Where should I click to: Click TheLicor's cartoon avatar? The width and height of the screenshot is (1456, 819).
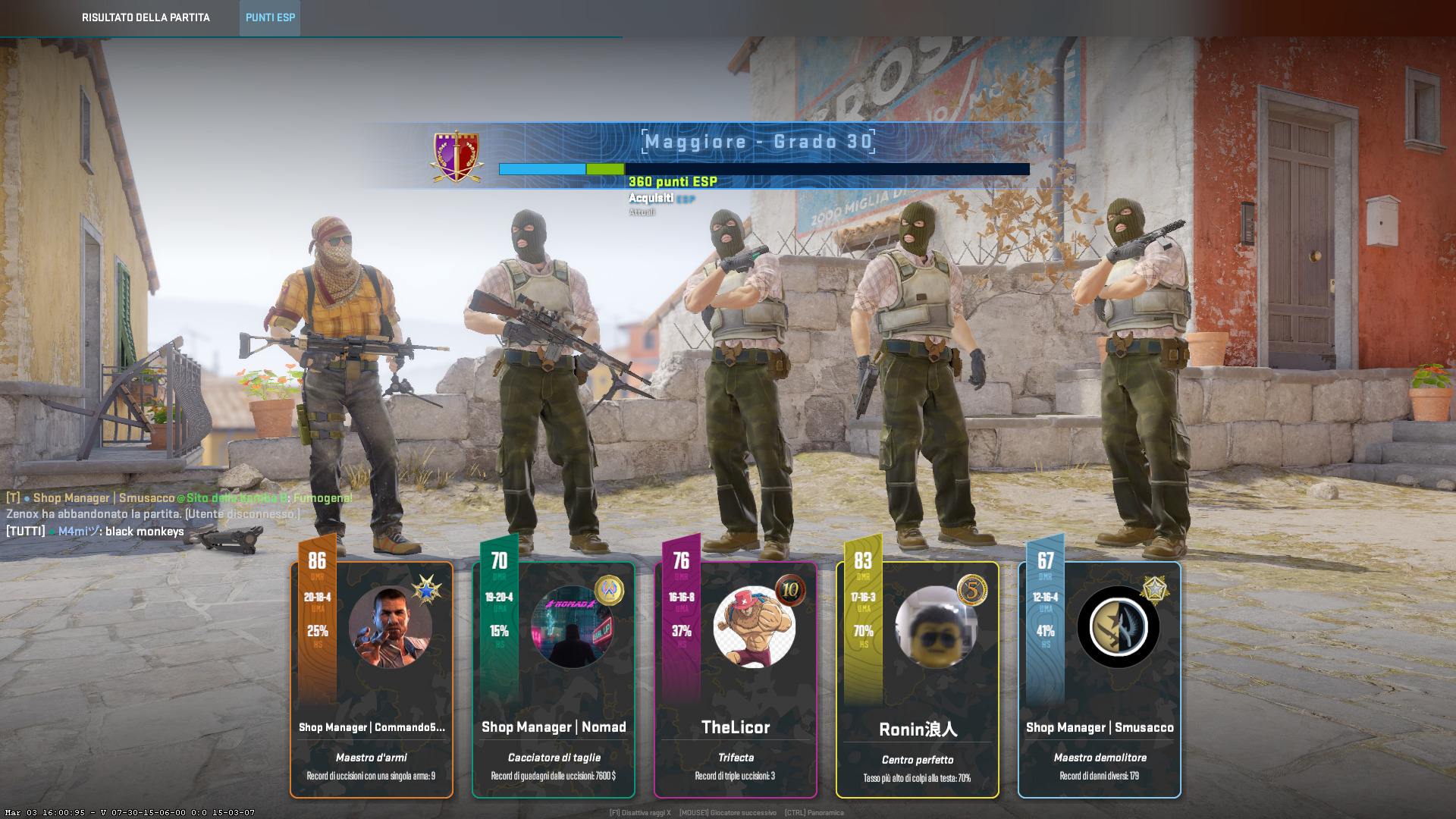click(x=754, y=627)
